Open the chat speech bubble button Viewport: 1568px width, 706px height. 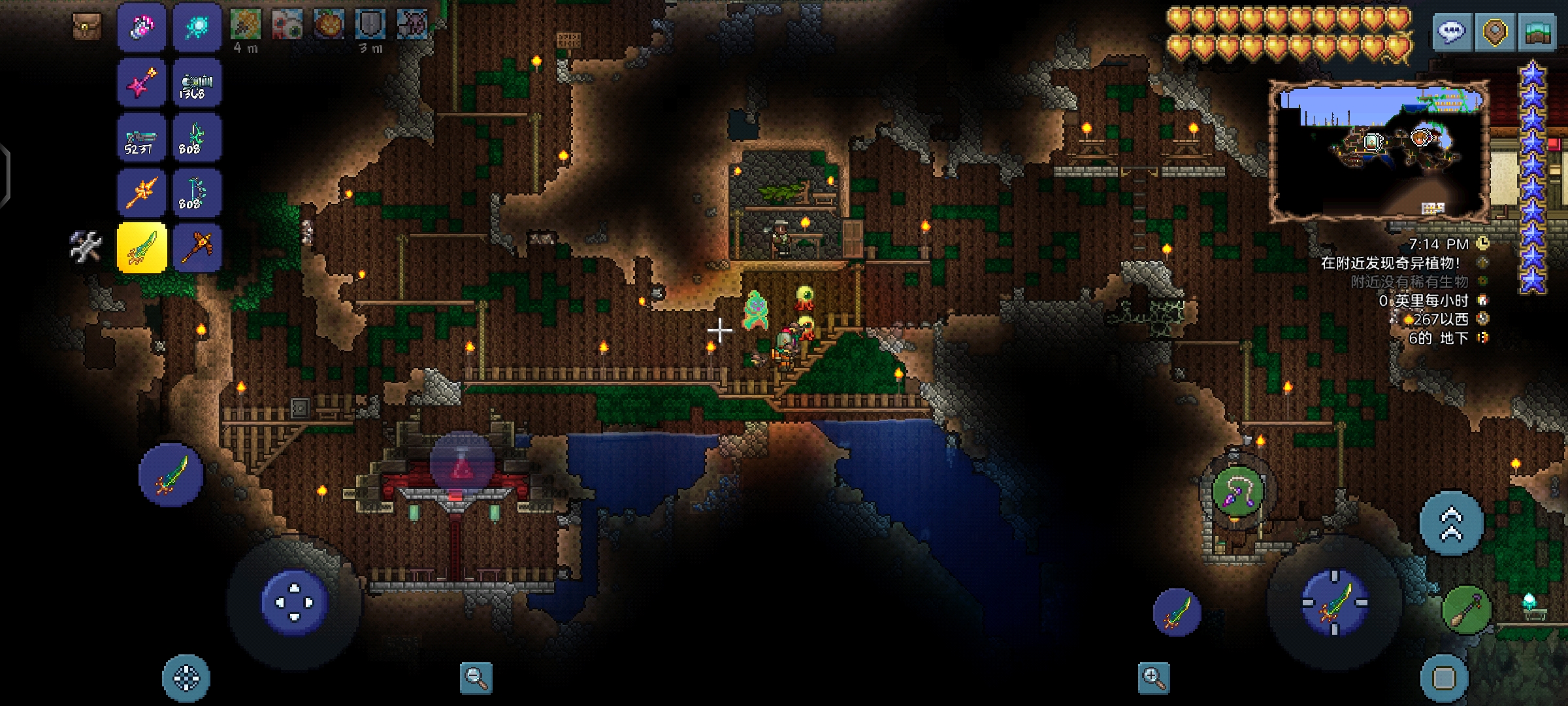coord(1451,31)
